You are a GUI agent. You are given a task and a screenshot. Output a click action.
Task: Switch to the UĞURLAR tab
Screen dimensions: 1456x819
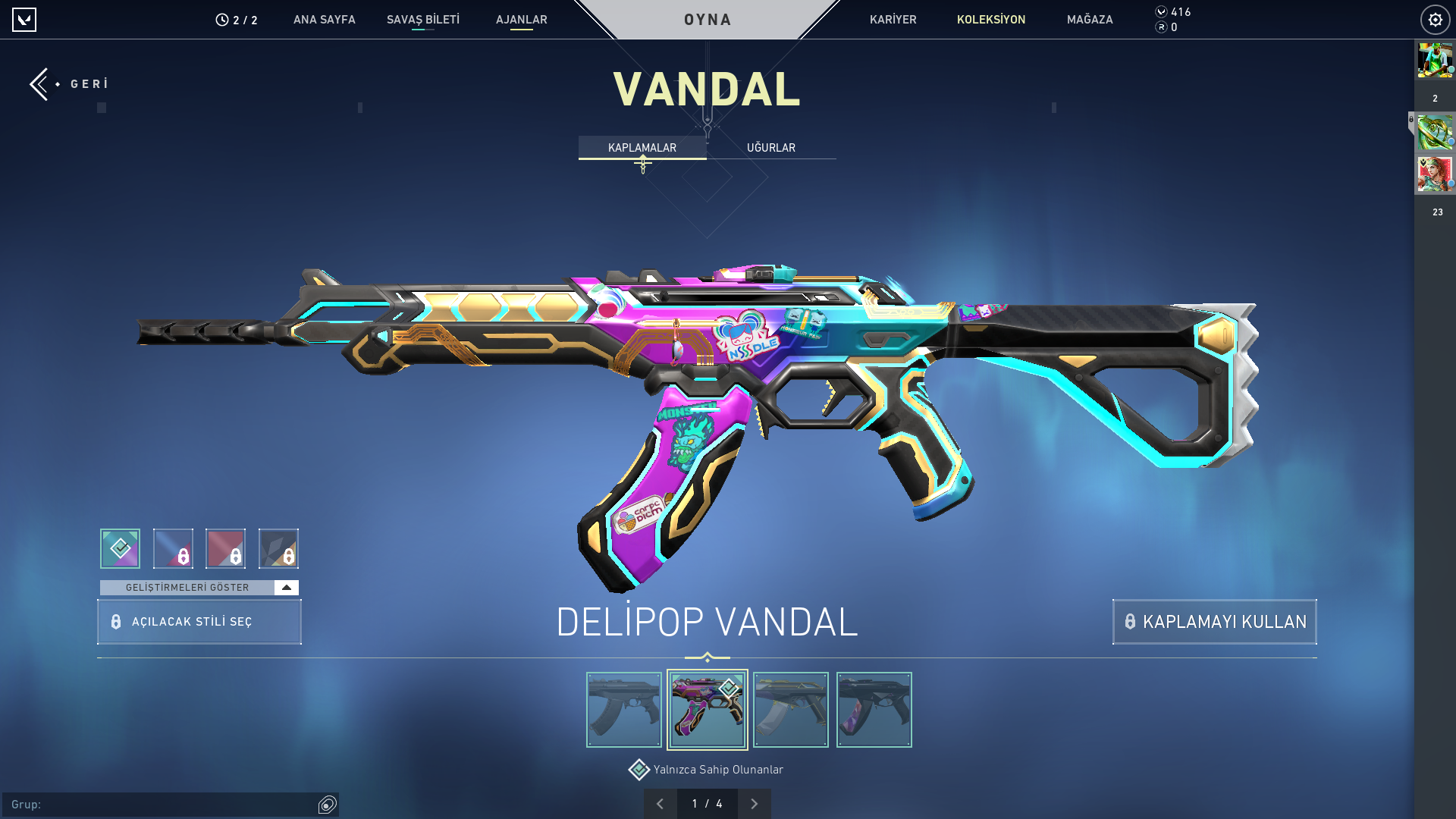click(x=770, y=148)
